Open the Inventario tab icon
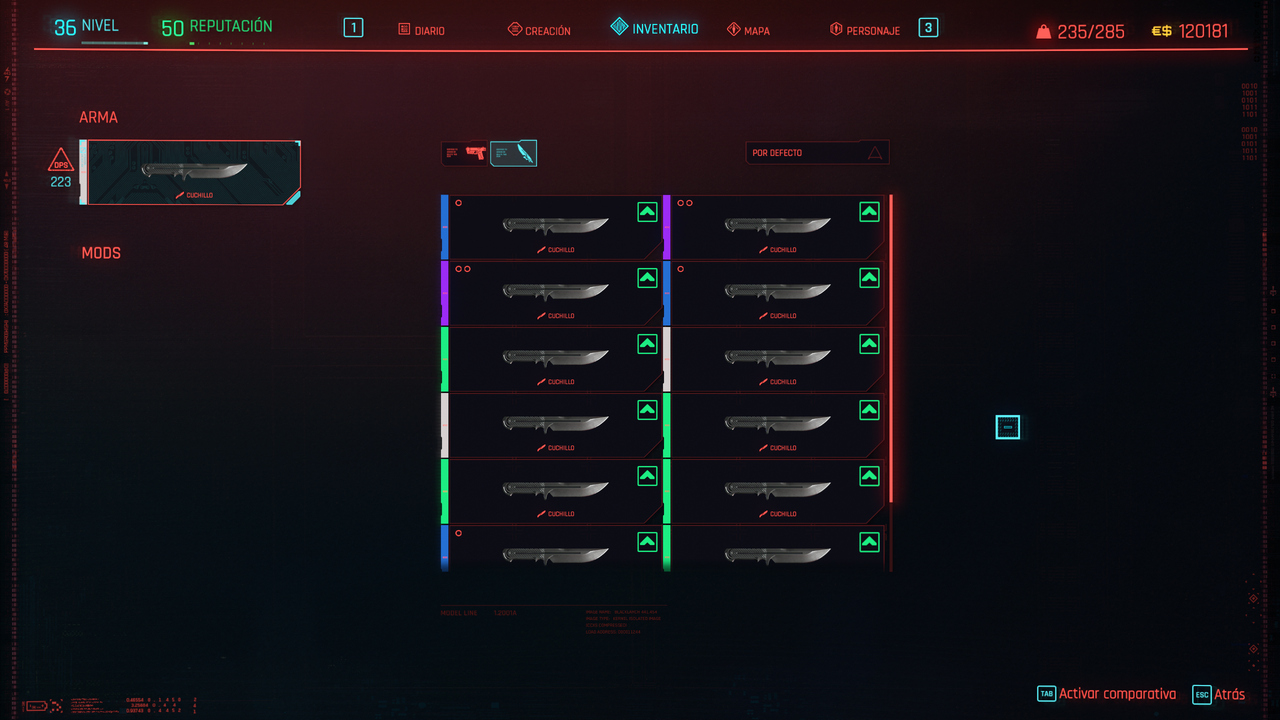 pos(618,28)
